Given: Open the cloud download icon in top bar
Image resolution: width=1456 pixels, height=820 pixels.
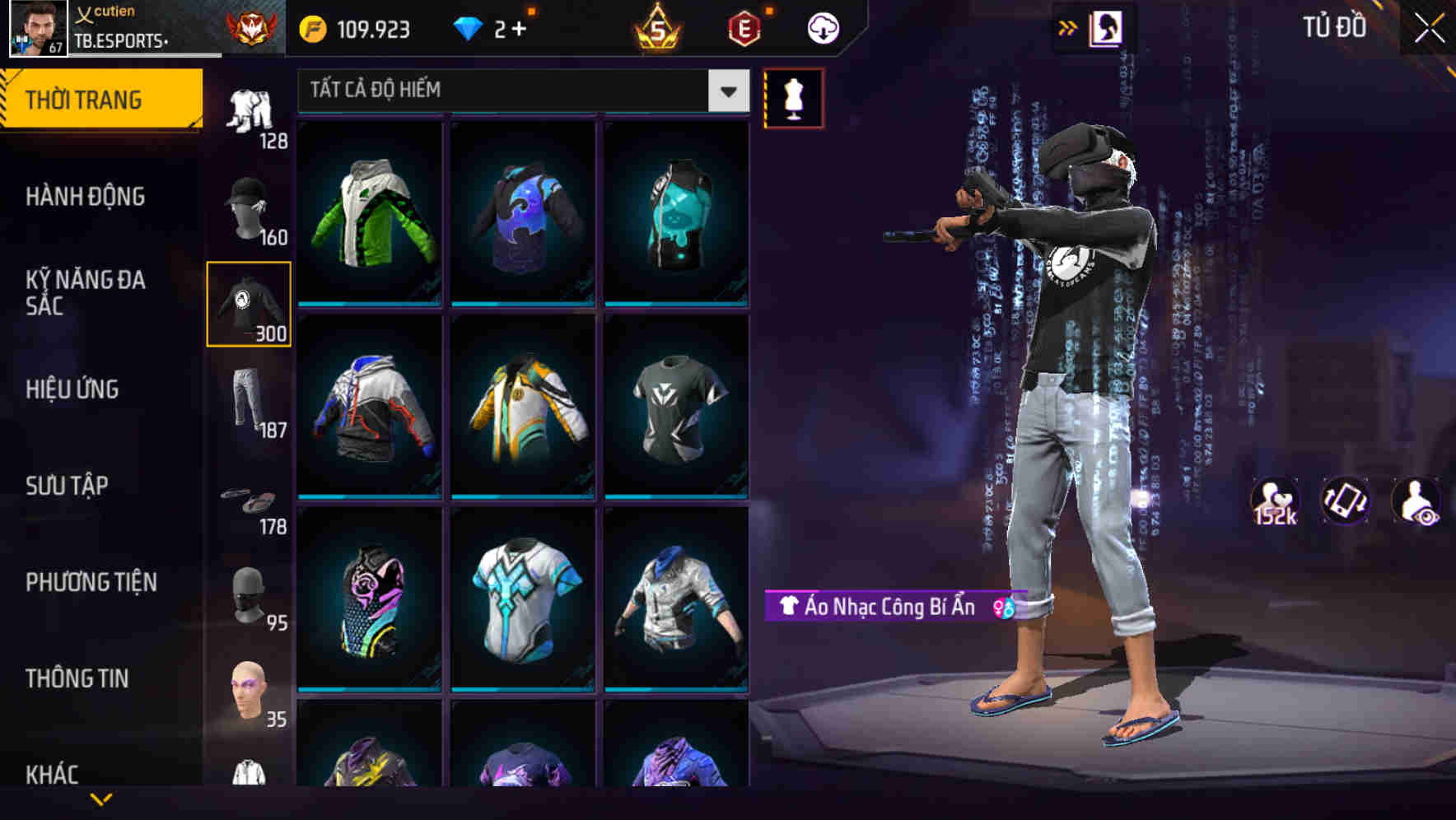Looking at the screenshot, I should pos(821,27).
